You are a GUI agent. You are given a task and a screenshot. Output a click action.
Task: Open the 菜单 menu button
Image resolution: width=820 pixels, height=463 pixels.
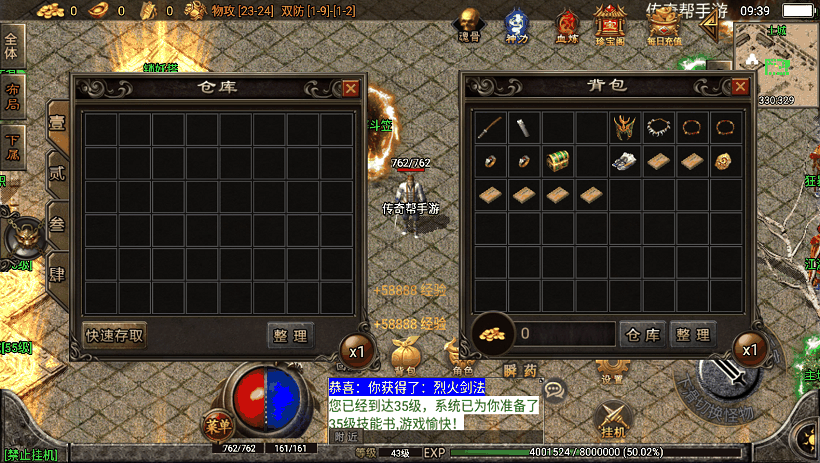[217, 423]
